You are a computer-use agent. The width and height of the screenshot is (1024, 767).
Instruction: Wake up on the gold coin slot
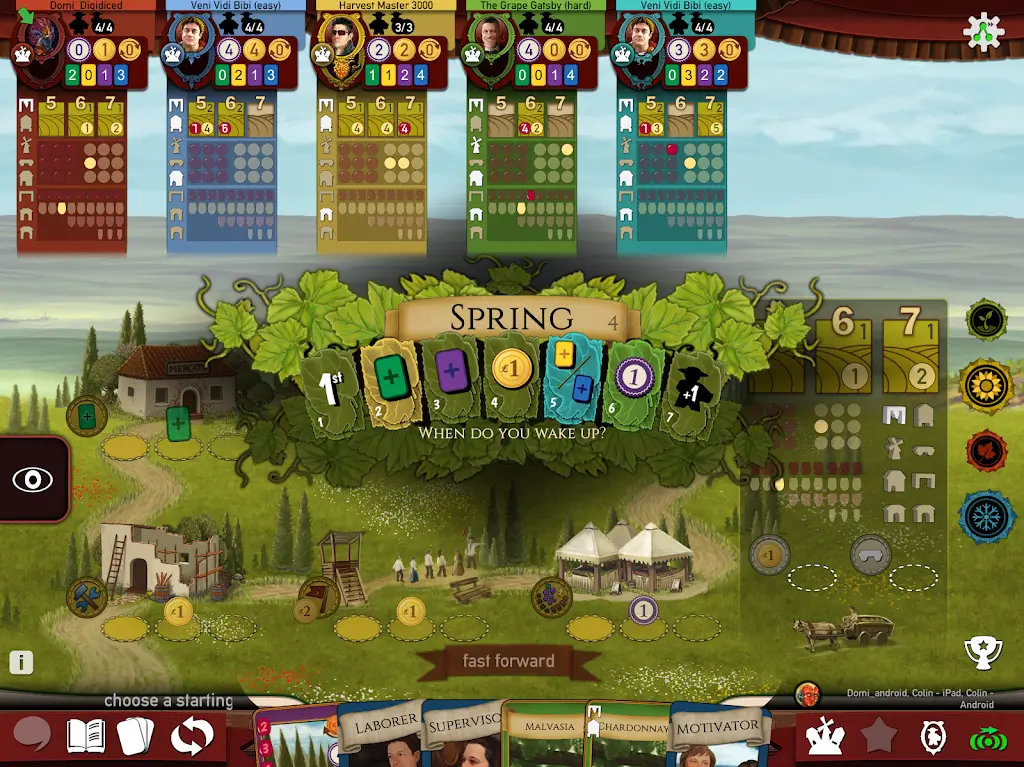tap(510, 380)
